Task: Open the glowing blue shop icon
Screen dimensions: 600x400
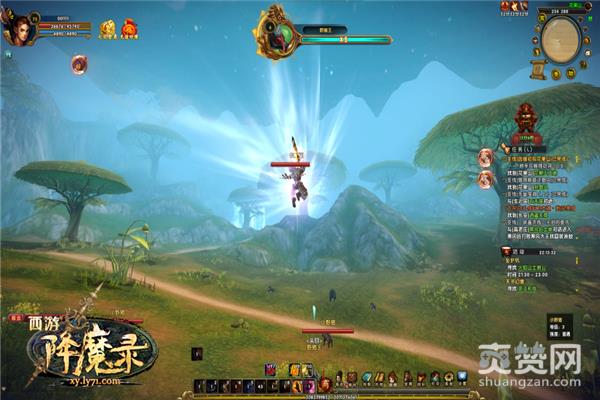Action: (462, 377)
